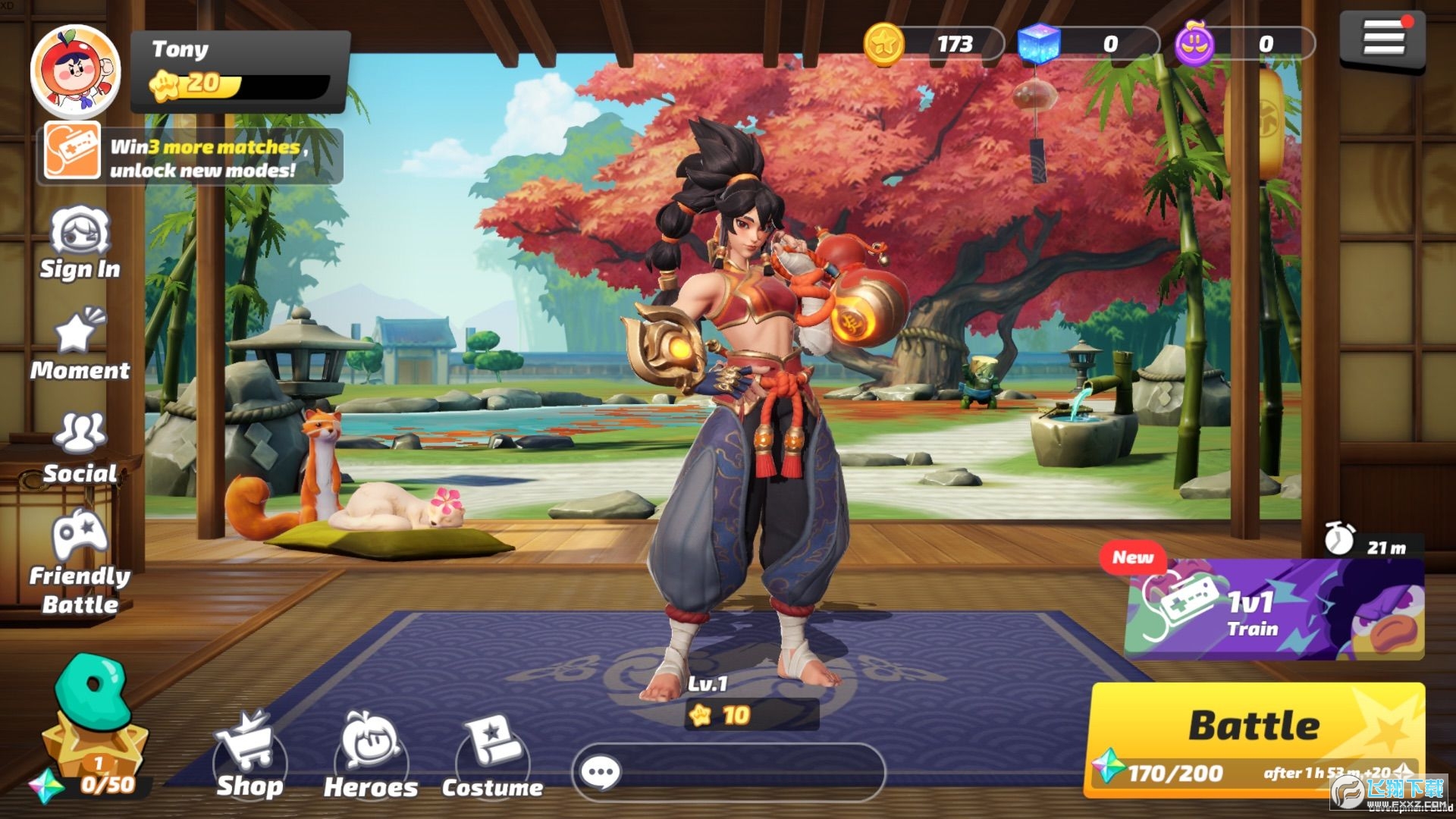Open the hero level star badge
Image resolution: width=1456 pixels, height=819 pixels.
click(x=751, y=714)
